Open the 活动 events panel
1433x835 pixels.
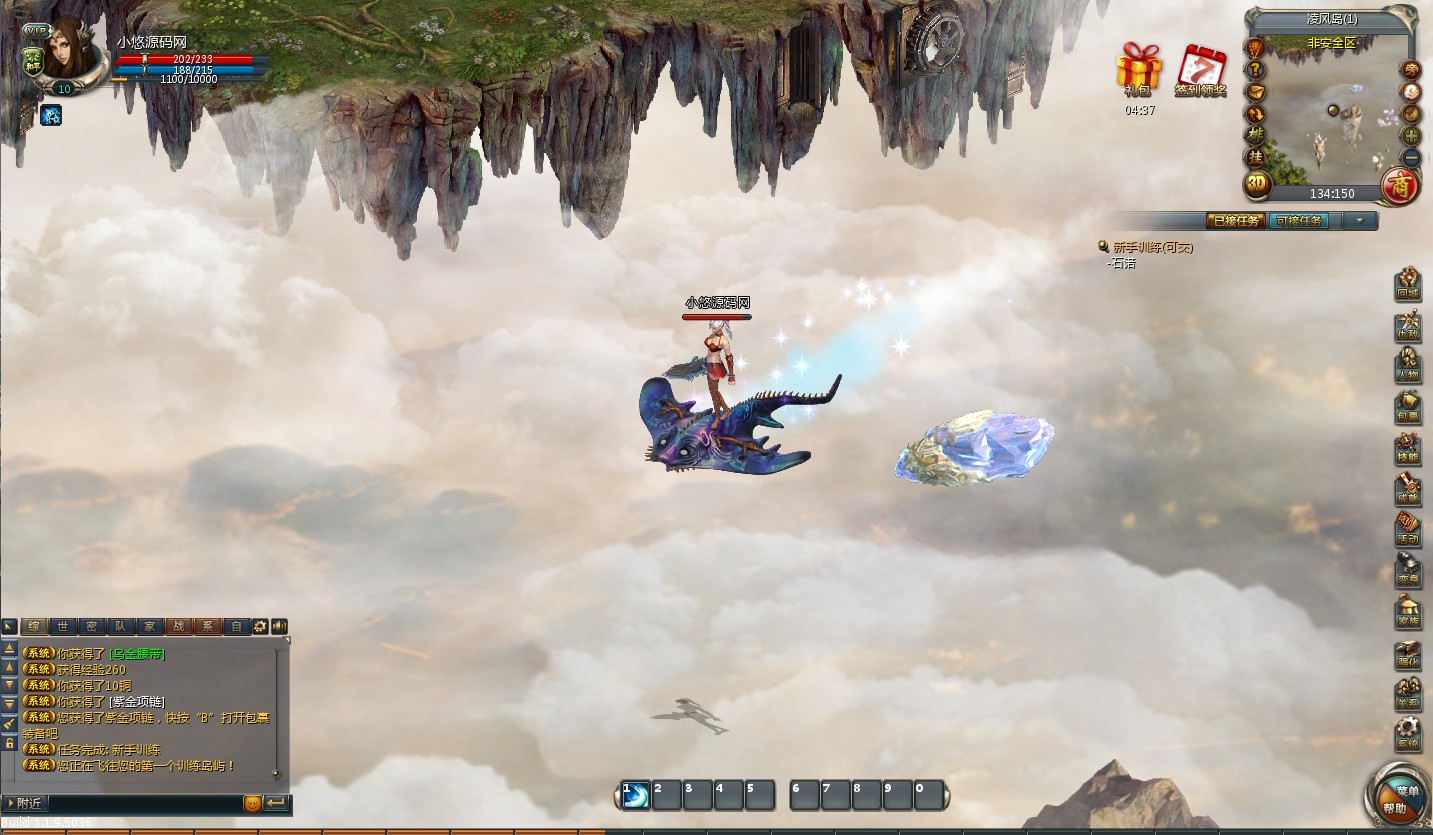[1408, 530]
